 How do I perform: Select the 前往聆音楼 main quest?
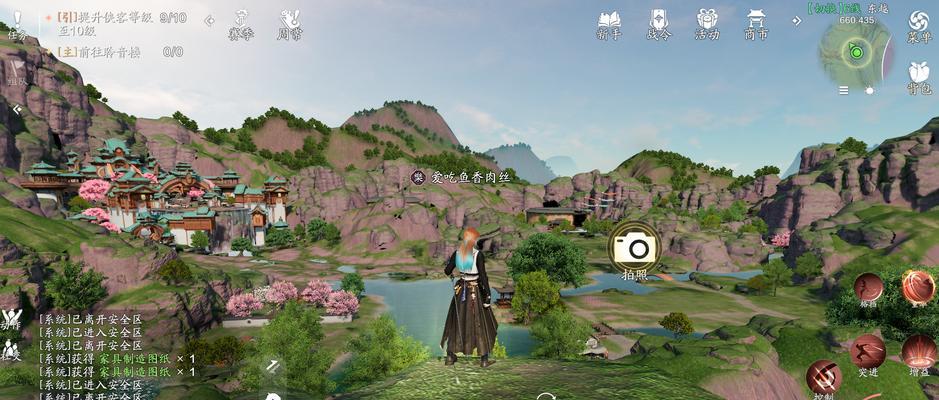point(105,51)
